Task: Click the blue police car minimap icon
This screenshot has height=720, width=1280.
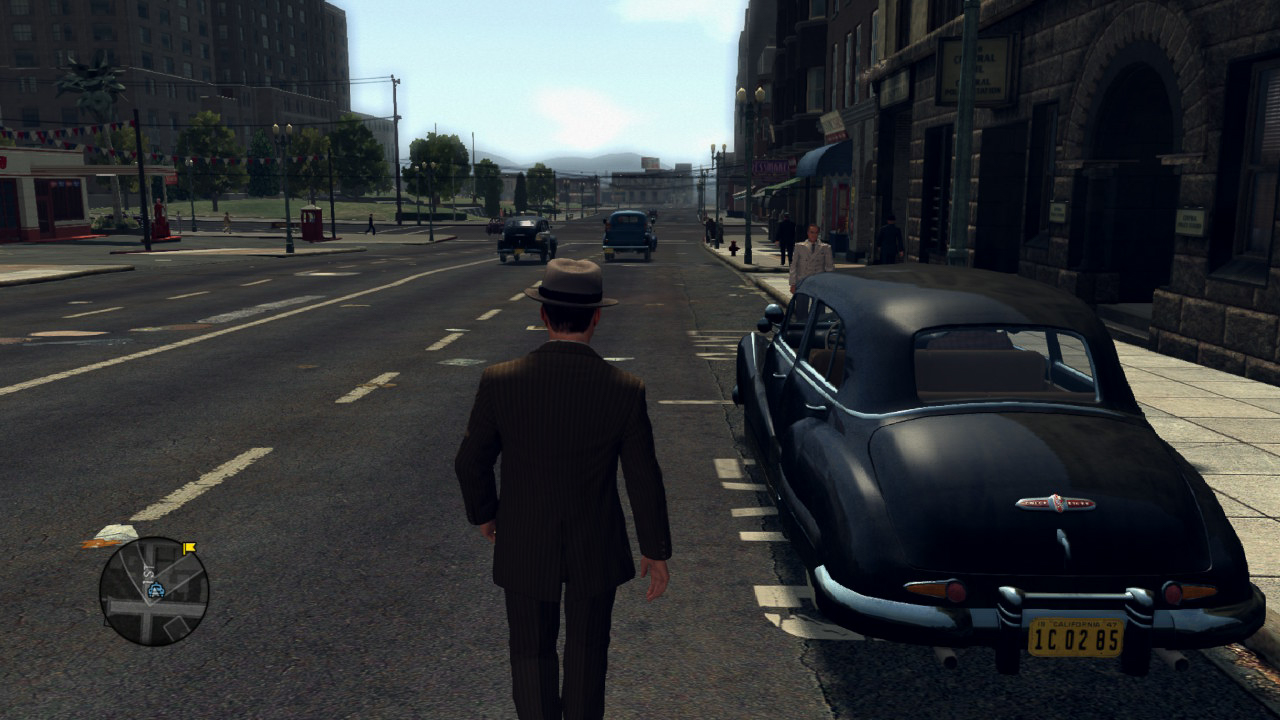Action: click(155, 590)
